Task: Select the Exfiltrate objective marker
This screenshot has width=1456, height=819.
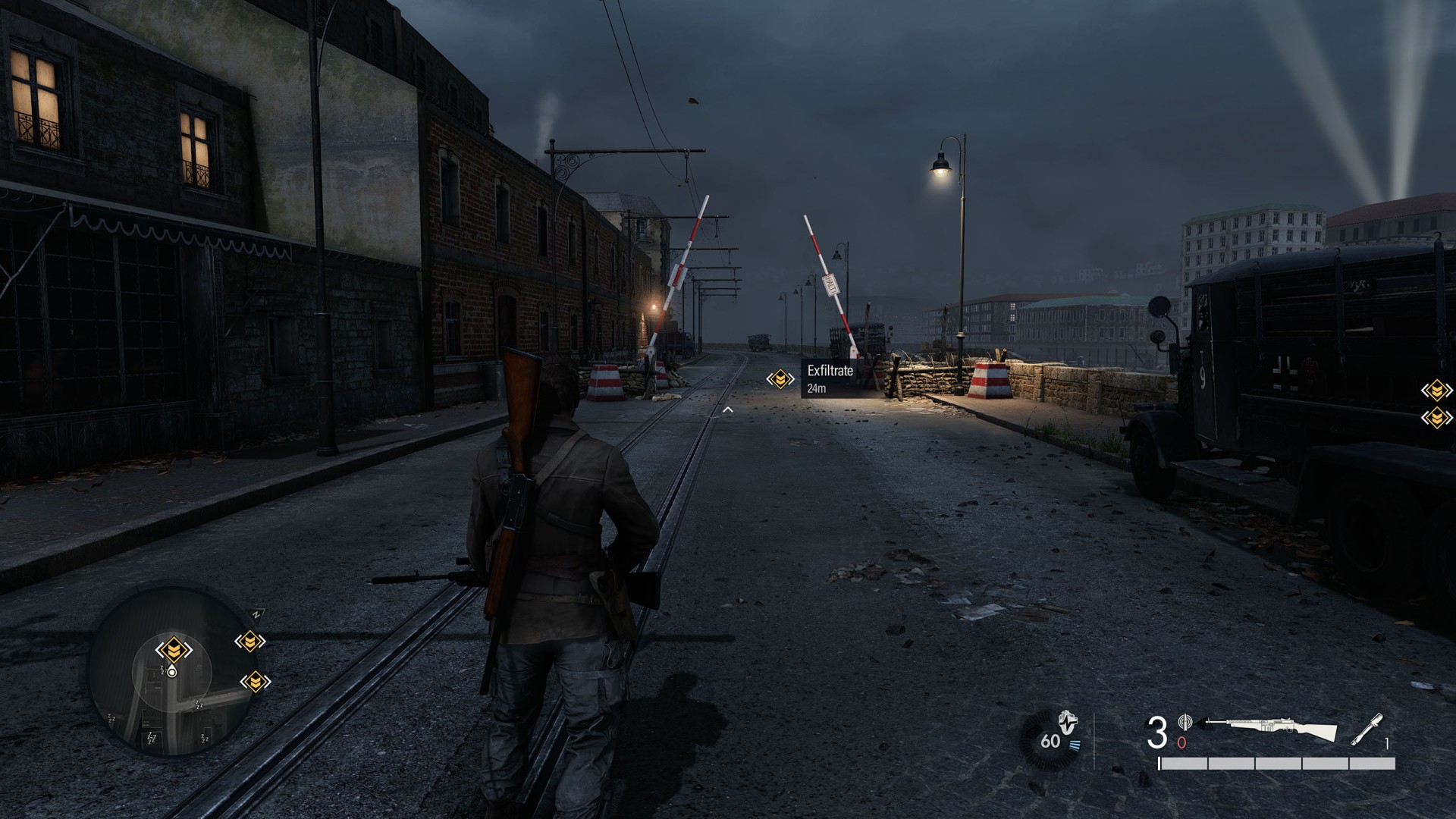Action: 780,378
